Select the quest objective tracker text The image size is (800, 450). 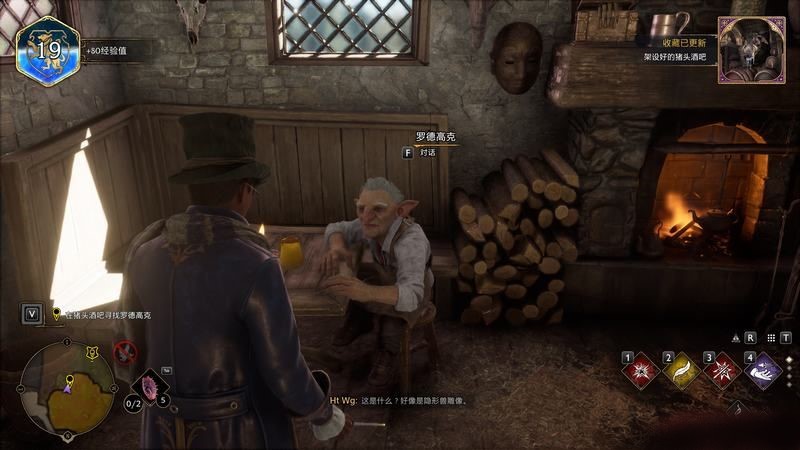pos(108,315)
